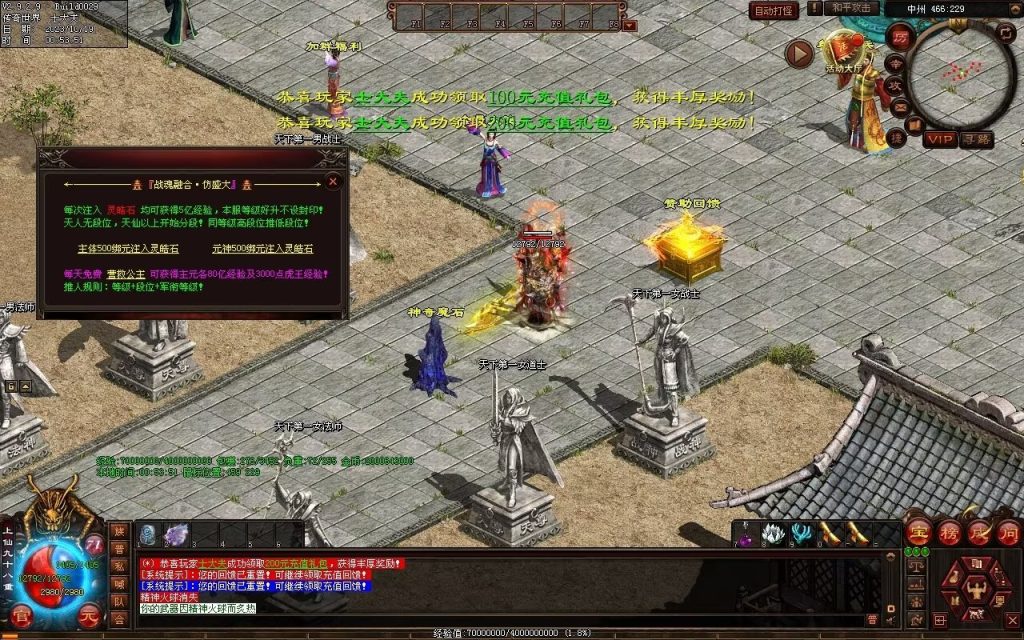Switch the 和平攻击 attack mode

(853, 8)
